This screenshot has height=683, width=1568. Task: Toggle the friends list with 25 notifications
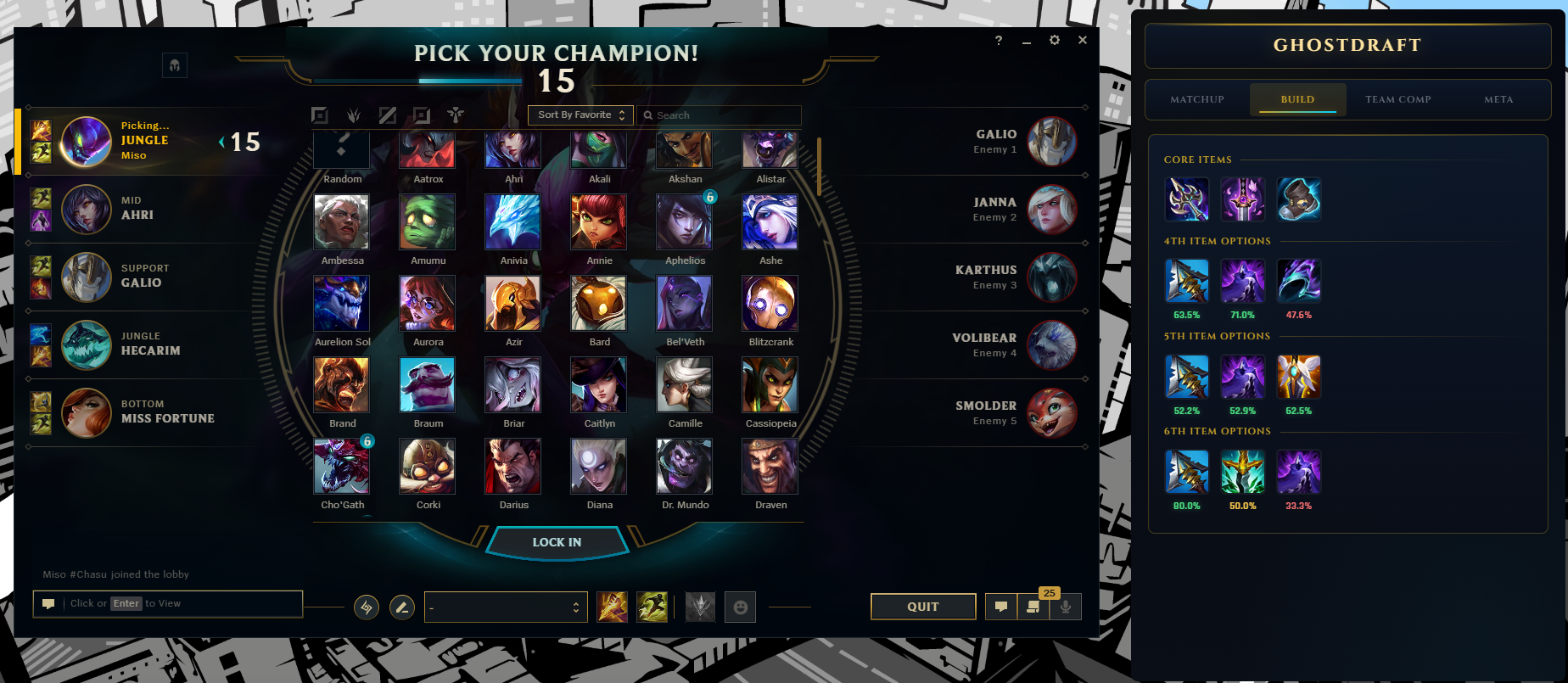click(x=1033, y=607)
